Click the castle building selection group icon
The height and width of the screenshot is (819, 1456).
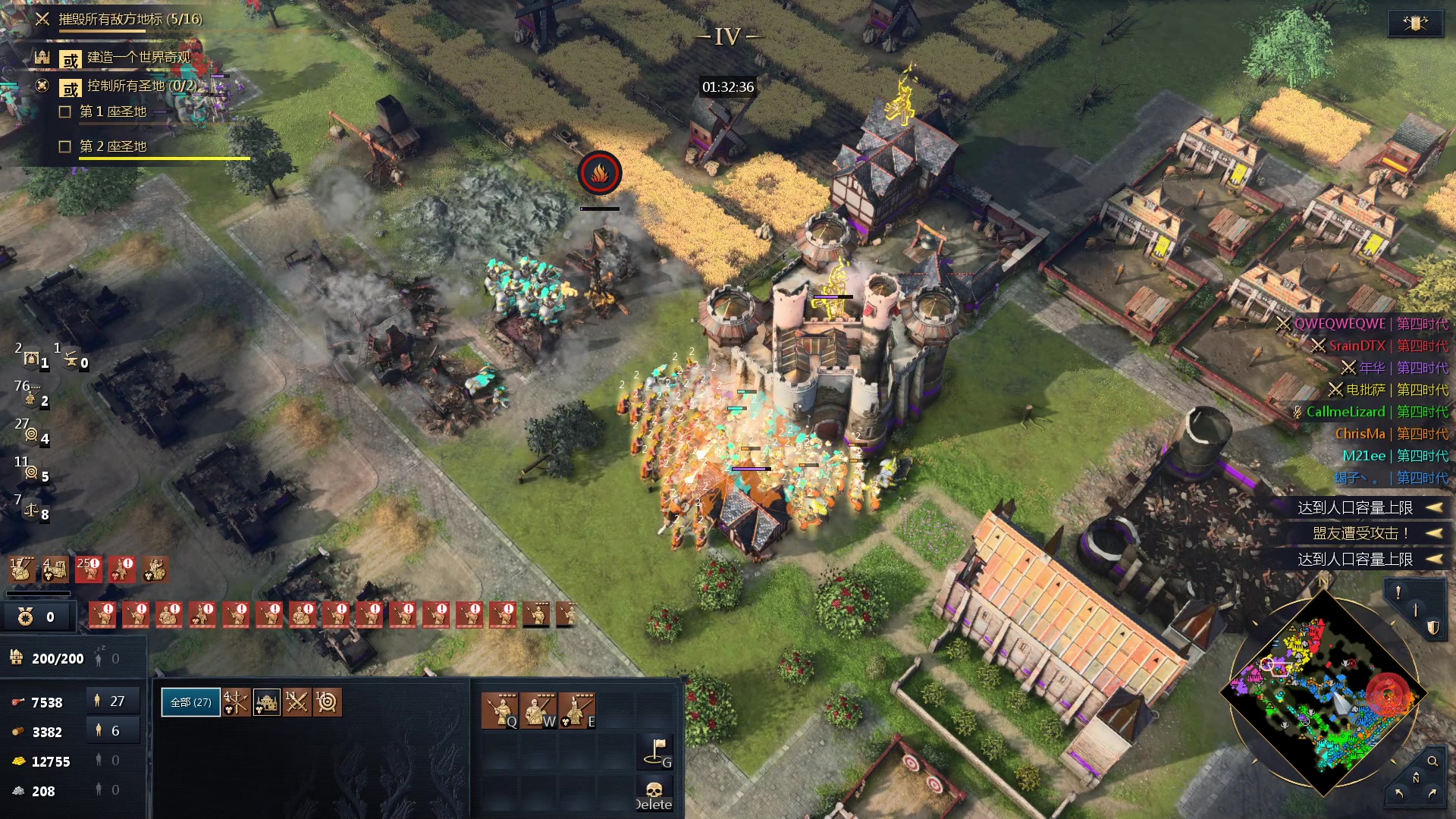tap(266, 703)
